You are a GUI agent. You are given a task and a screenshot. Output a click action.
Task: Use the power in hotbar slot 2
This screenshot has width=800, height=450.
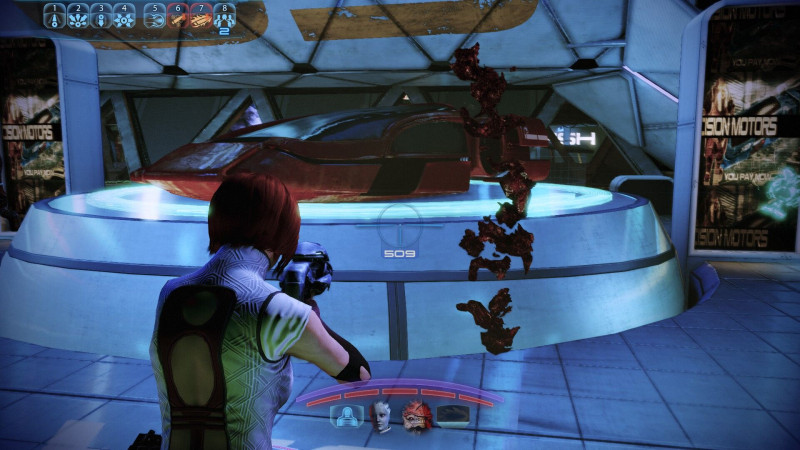(x=77, y=16)
